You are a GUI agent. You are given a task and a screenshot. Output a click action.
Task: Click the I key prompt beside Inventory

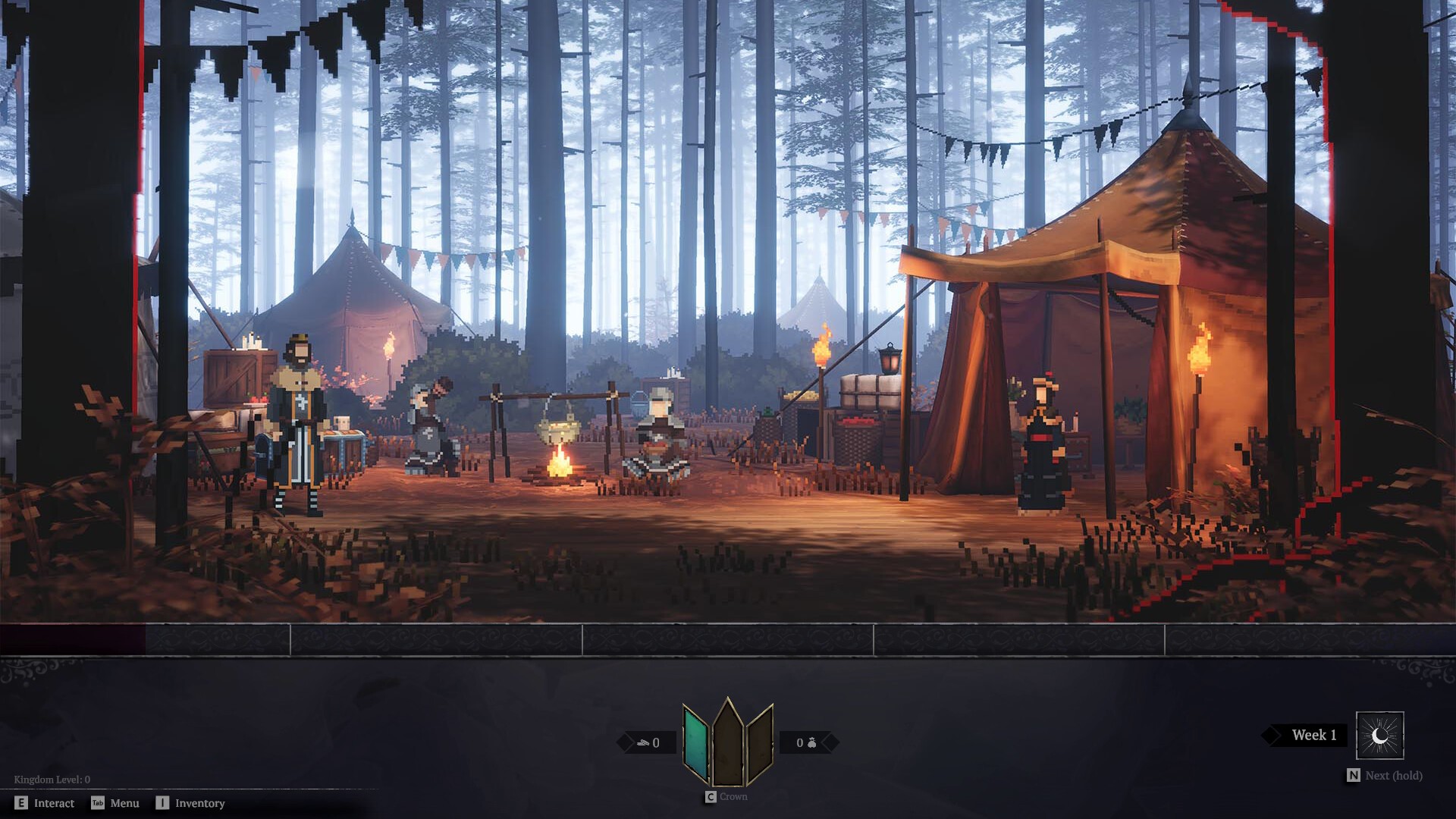(x=162, y=803)
